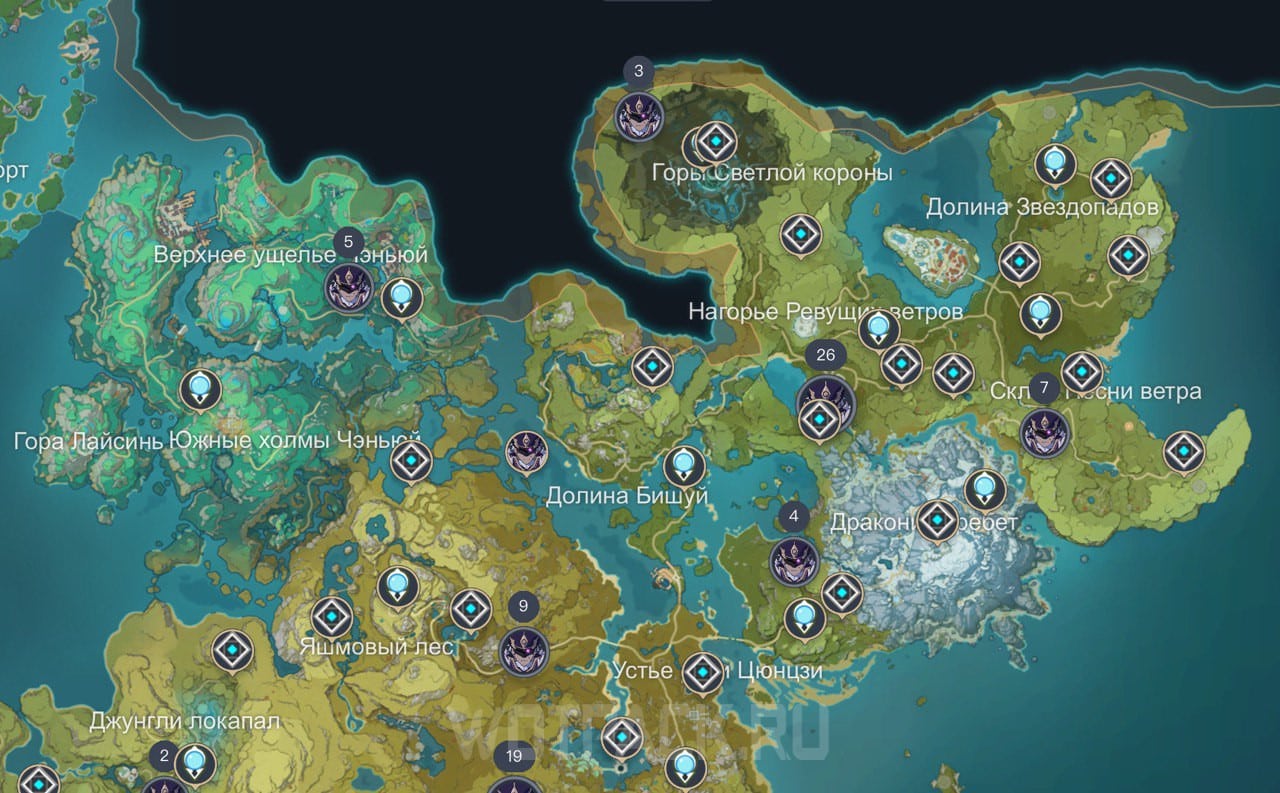Open the waypoint inside the Устье Цюнцзи label
This screenshot has width=1280, height=793.
(x=703, y=672)
